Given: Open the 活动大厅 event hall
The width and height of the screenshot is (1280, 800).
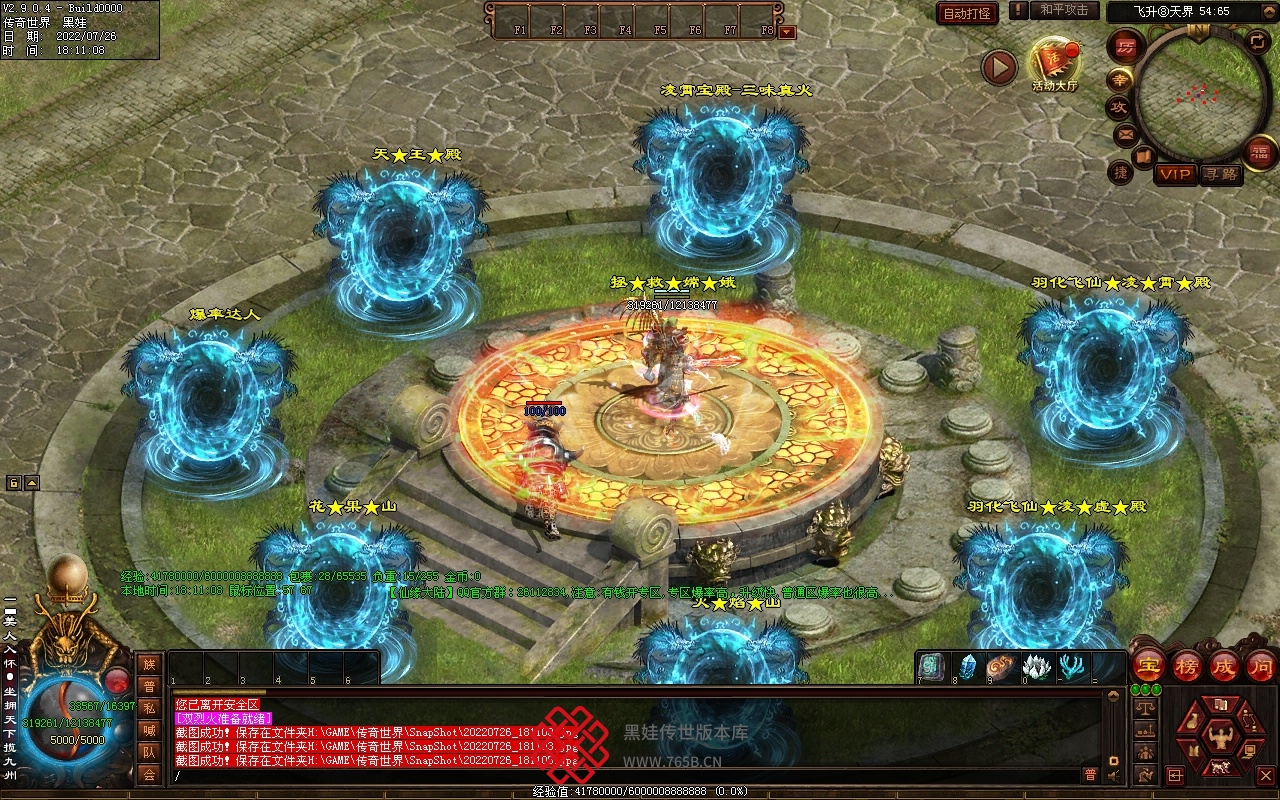Looking at the screenshot, I should 1055,65.
